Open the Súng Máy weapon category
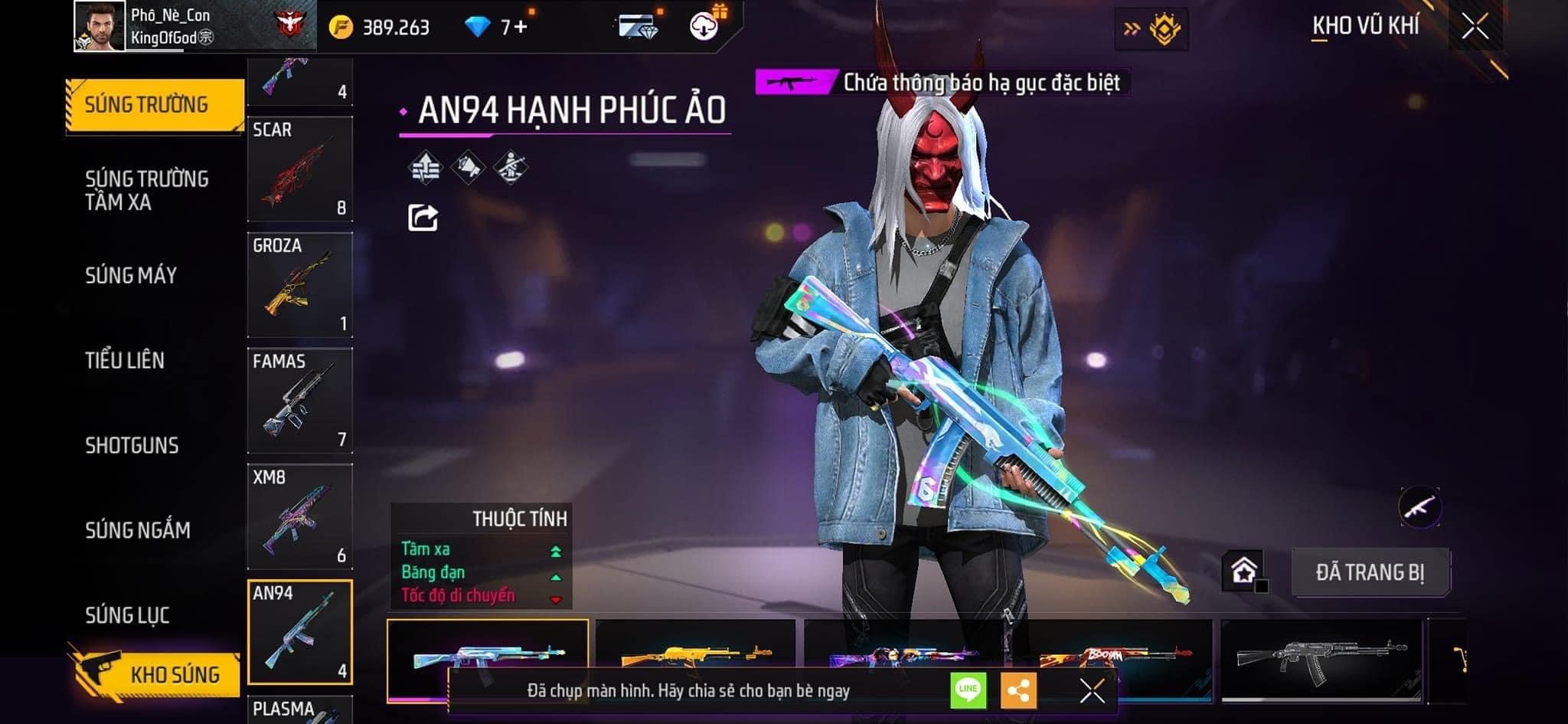This screenshot has height=724, width=1568. pyautogui.click(x=131, y=276)
